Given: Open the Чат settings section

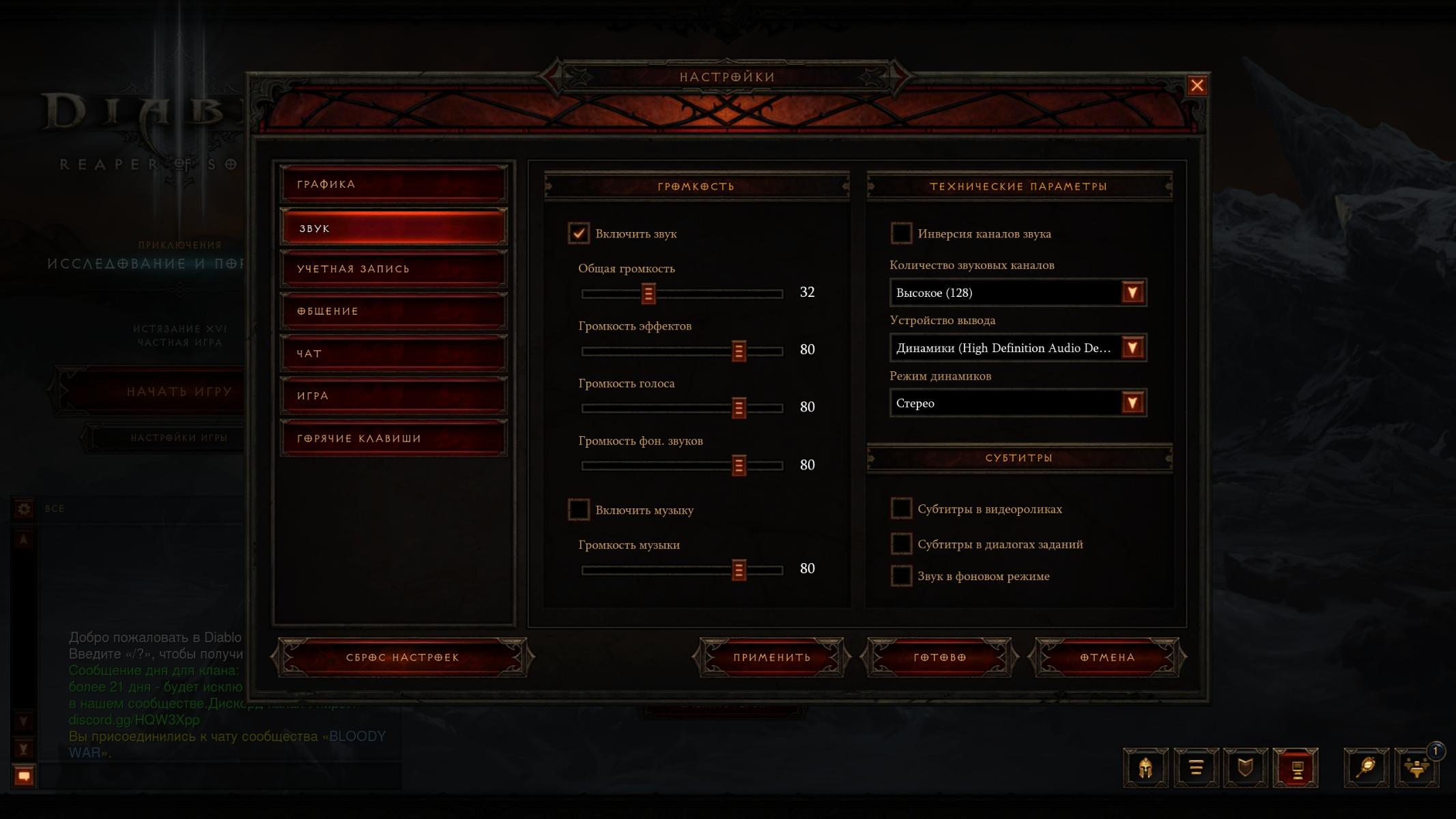Looking at the screenshot, I should [393, 354].
